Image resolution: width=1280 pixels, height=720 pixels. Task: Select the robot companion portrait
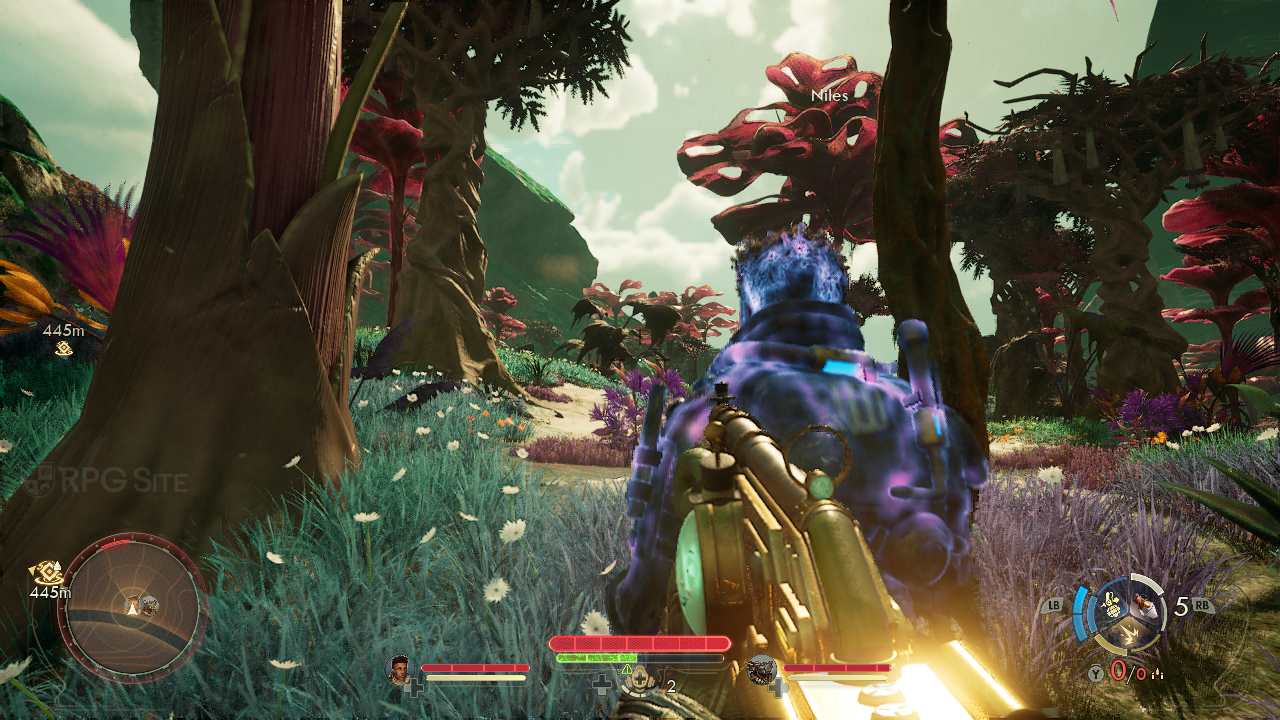point(762,669)
